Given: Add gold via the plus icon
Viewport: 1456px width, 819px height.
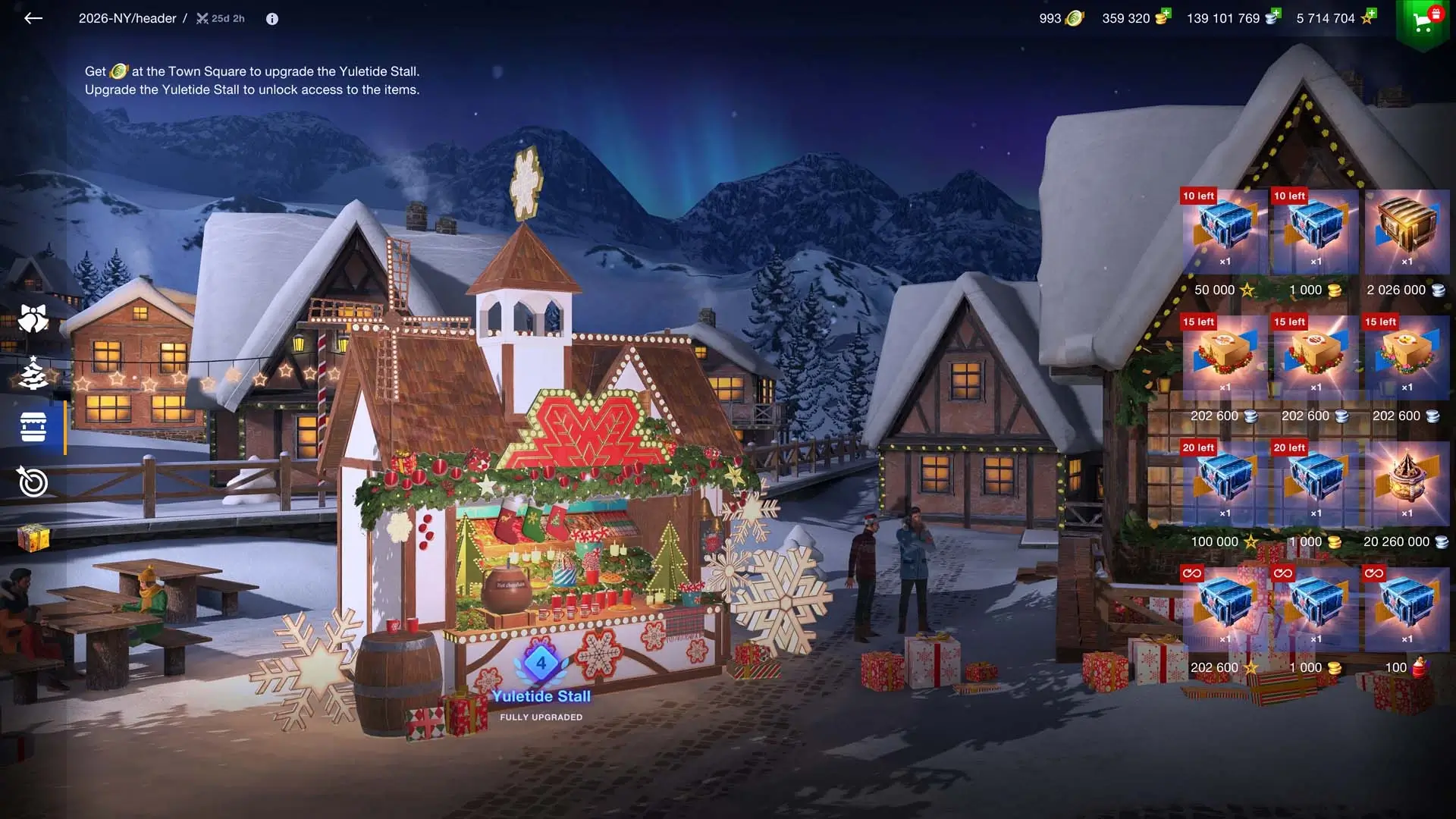Looking at the screenshot, I should tap(1166, 13).
